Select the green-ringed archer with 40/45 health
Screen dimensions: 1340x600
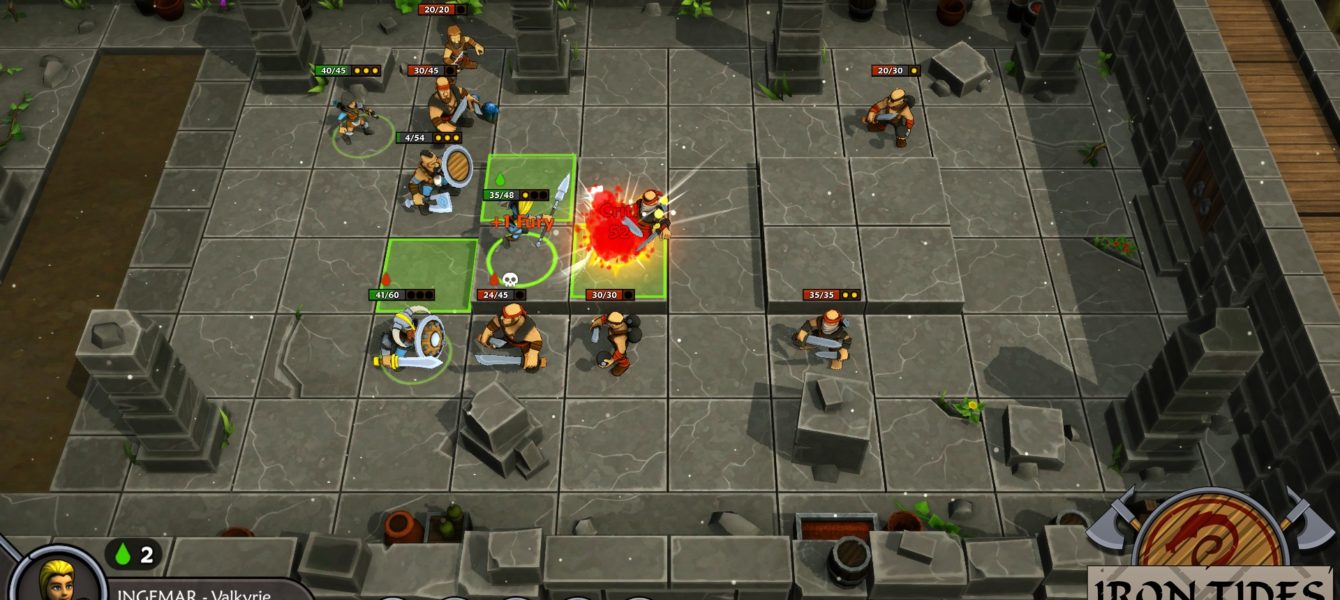click(x=354, y=120)
